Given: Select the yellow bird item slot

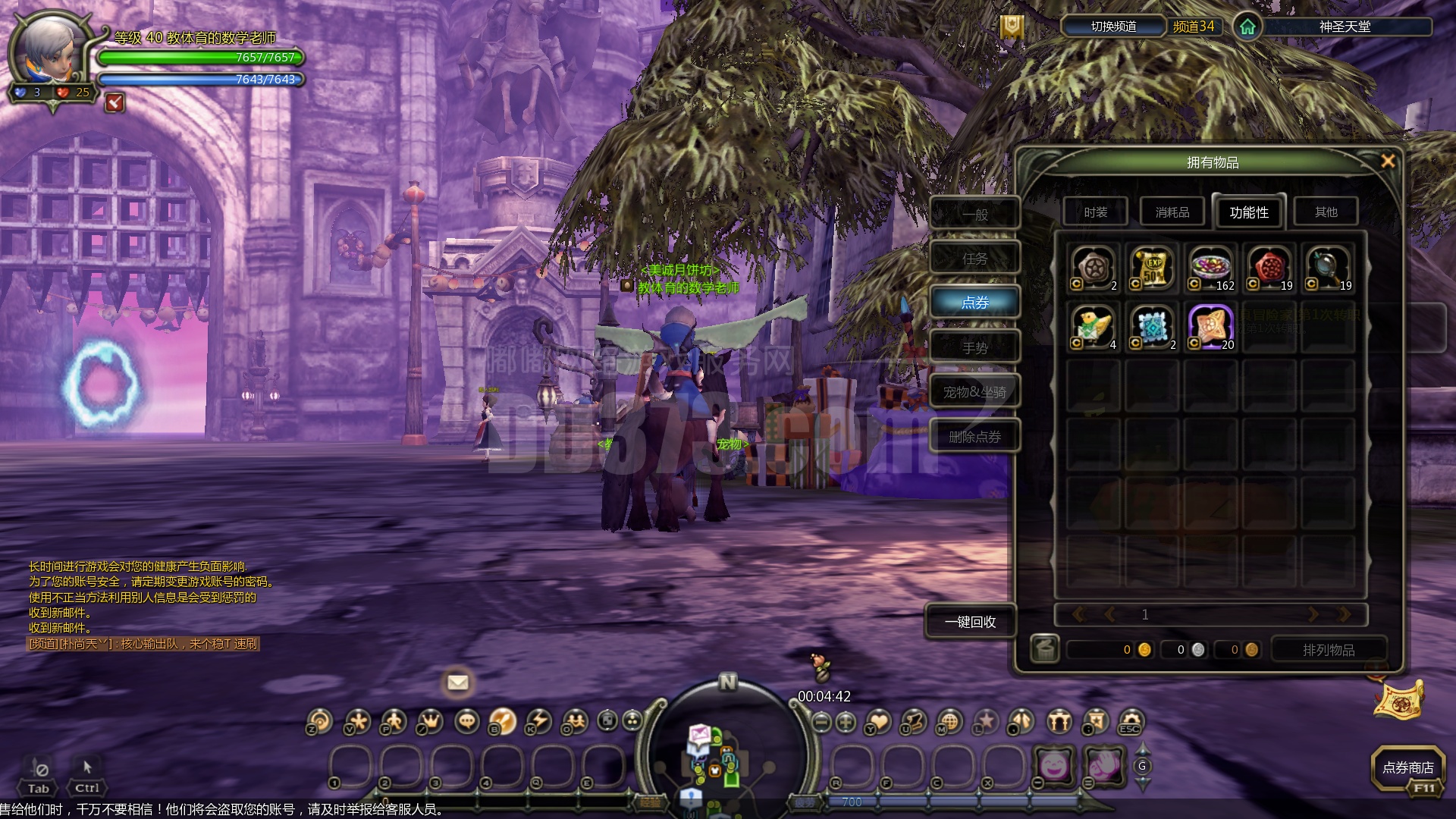Looking at the screenshot, I should 1093,327.
